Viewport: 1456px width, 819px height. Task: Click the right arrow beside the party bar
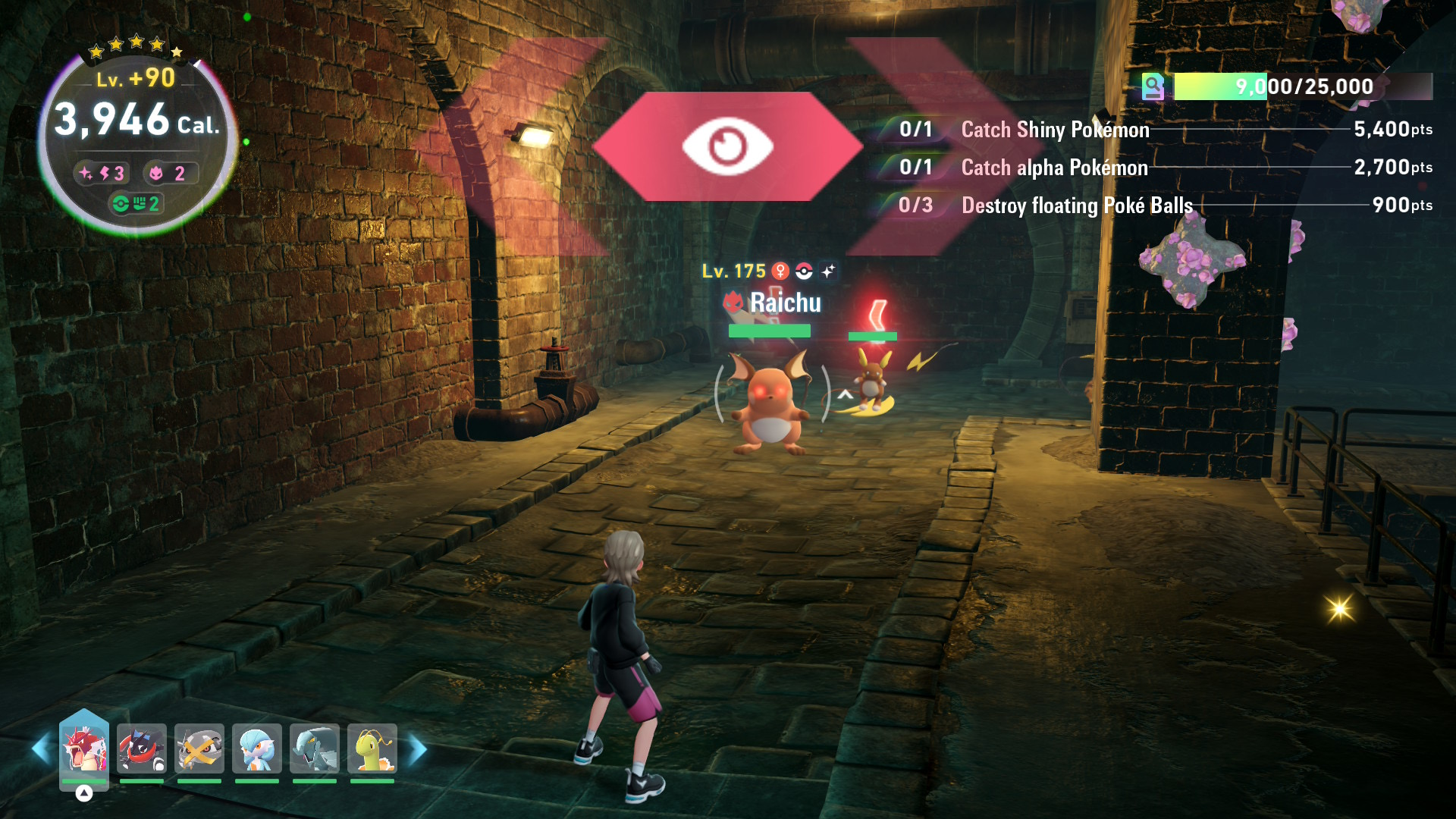418,749
